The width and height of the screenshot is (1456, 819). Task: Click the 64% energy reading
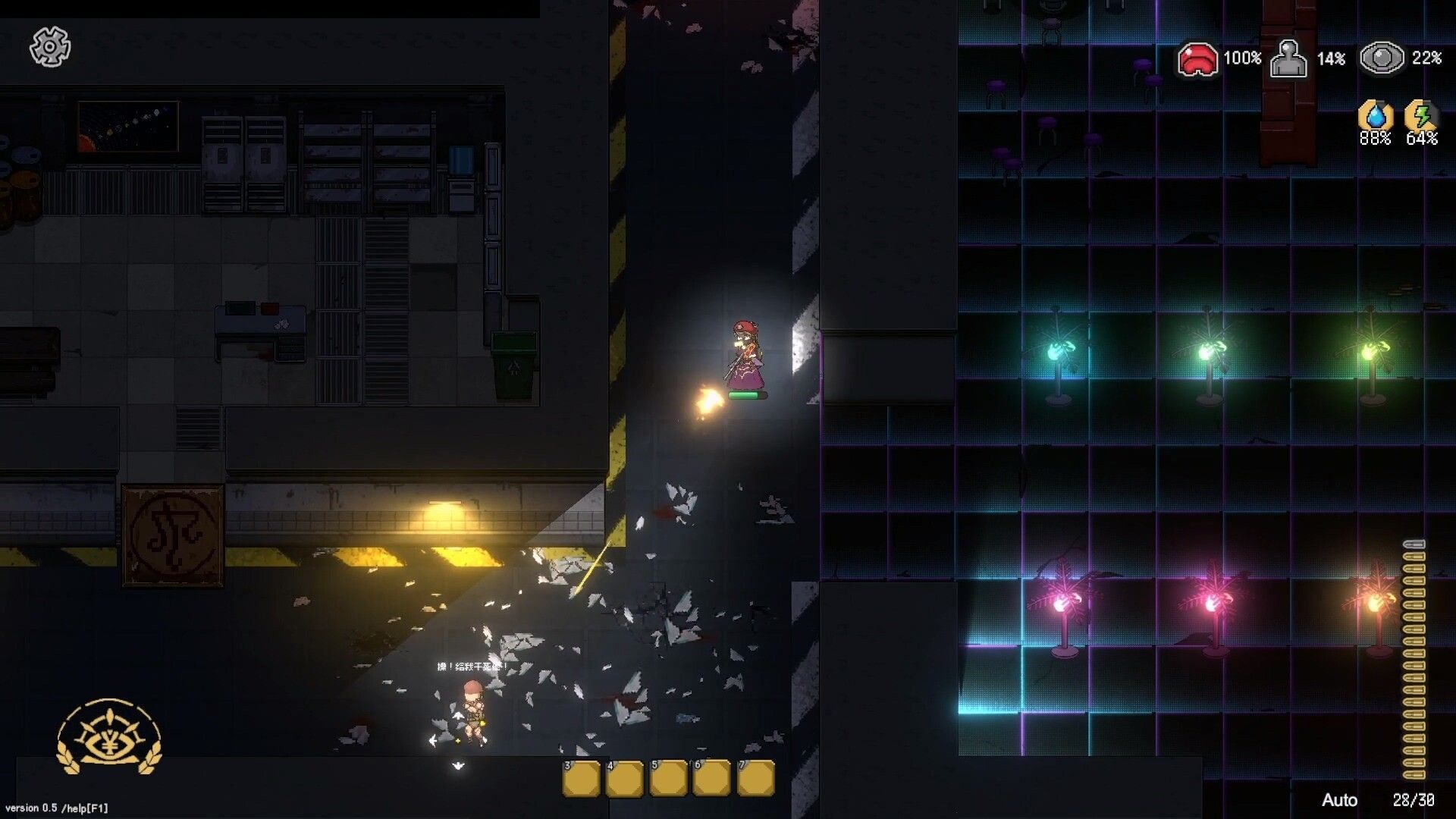click(x=1423, y=137)
